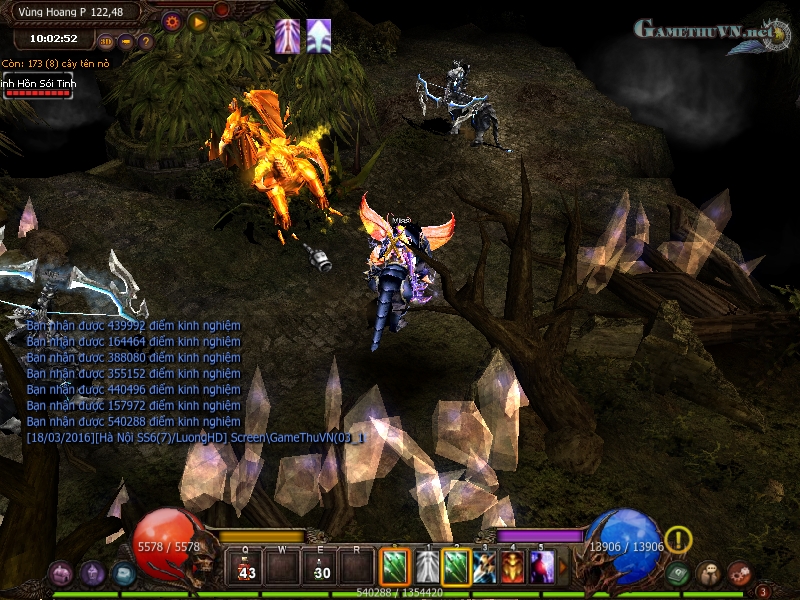The height and width of the screenshot is (600, 800).
Task: Toggle the 3D view button
Action: (x=107, y=42)
